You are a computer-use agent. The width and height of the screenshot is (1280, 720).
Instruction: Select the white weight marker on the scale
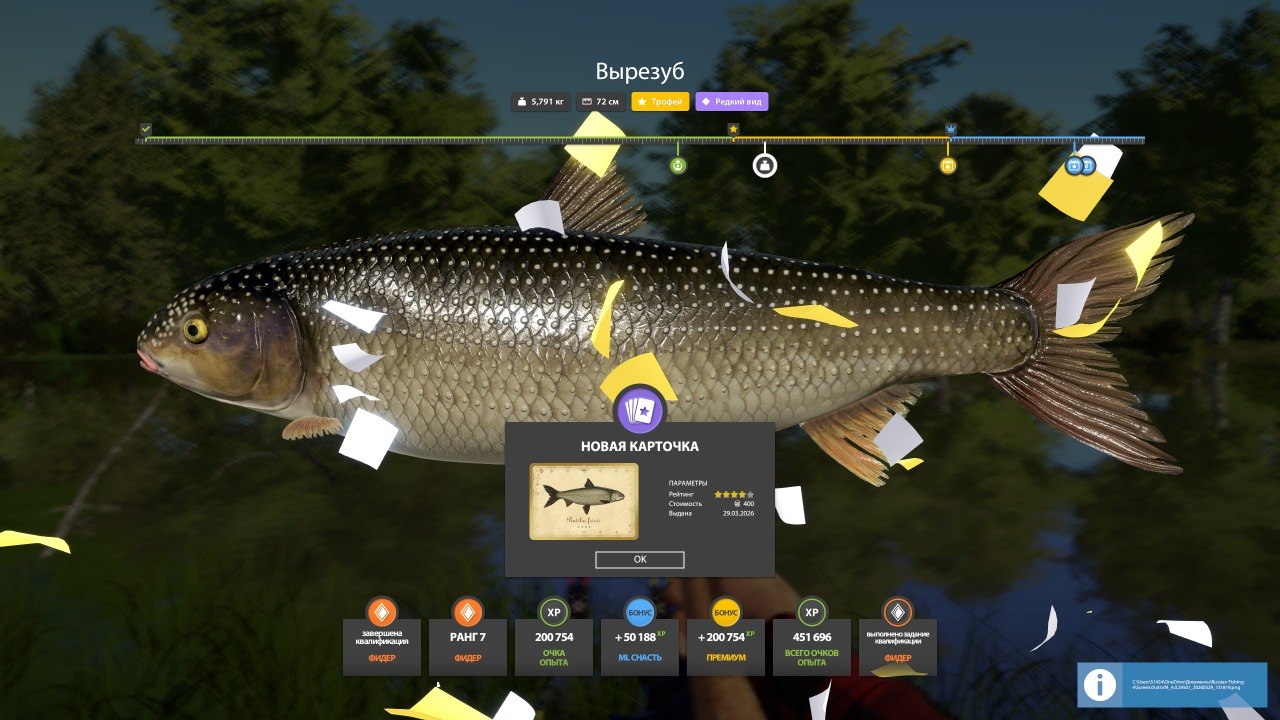pos(765,165)
